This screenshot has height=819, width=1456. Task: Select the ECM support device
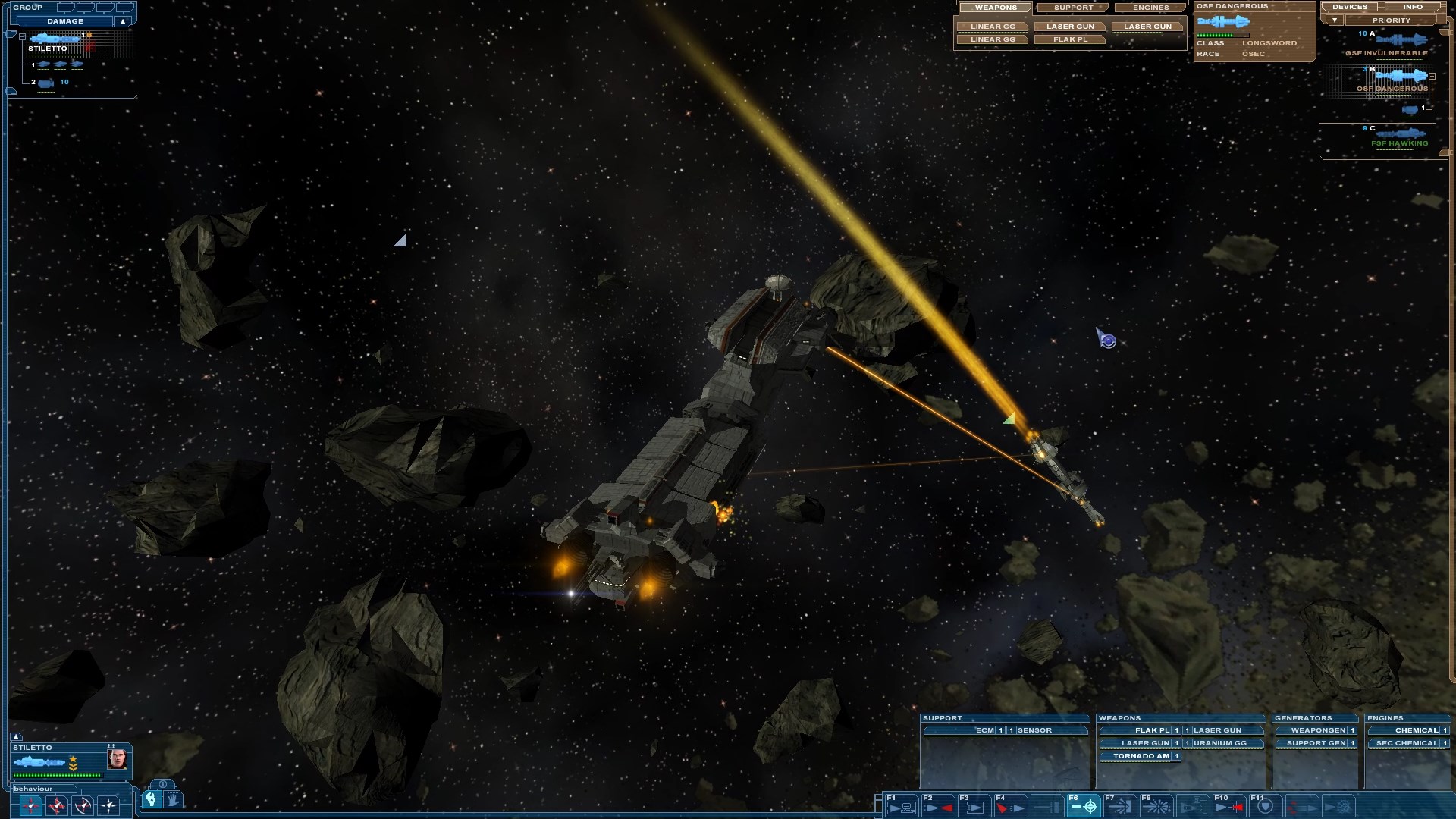pos(984,730)
